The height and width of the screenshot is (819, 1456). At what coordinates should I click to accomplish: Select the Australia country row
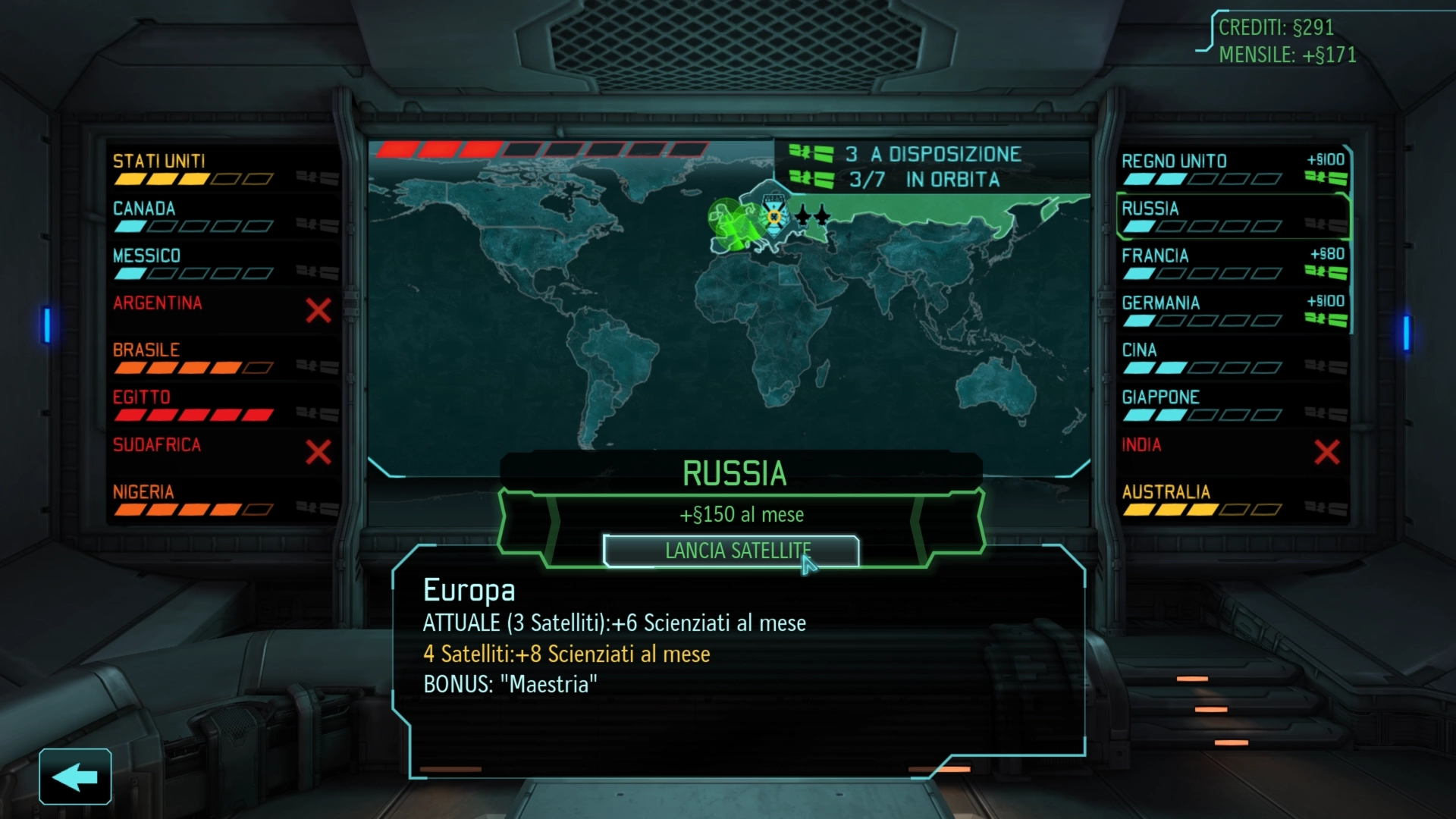1232,500
